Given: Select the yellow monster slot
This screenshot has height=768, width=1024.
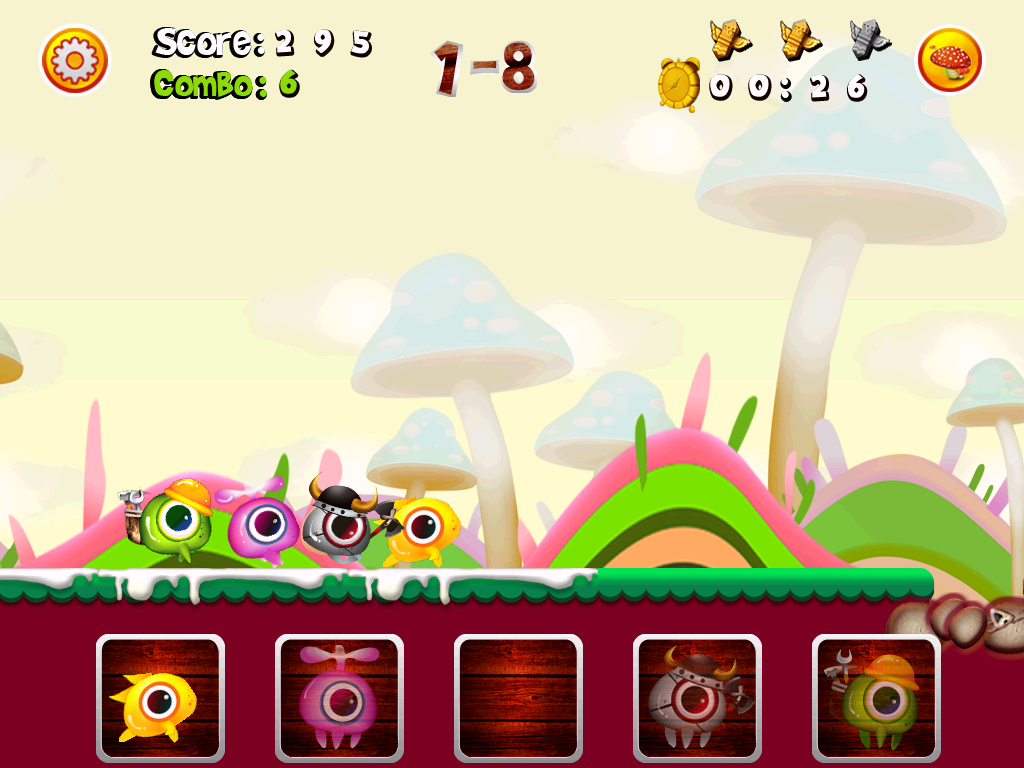Looking at the screenshot, I should (x=160, y=698).
